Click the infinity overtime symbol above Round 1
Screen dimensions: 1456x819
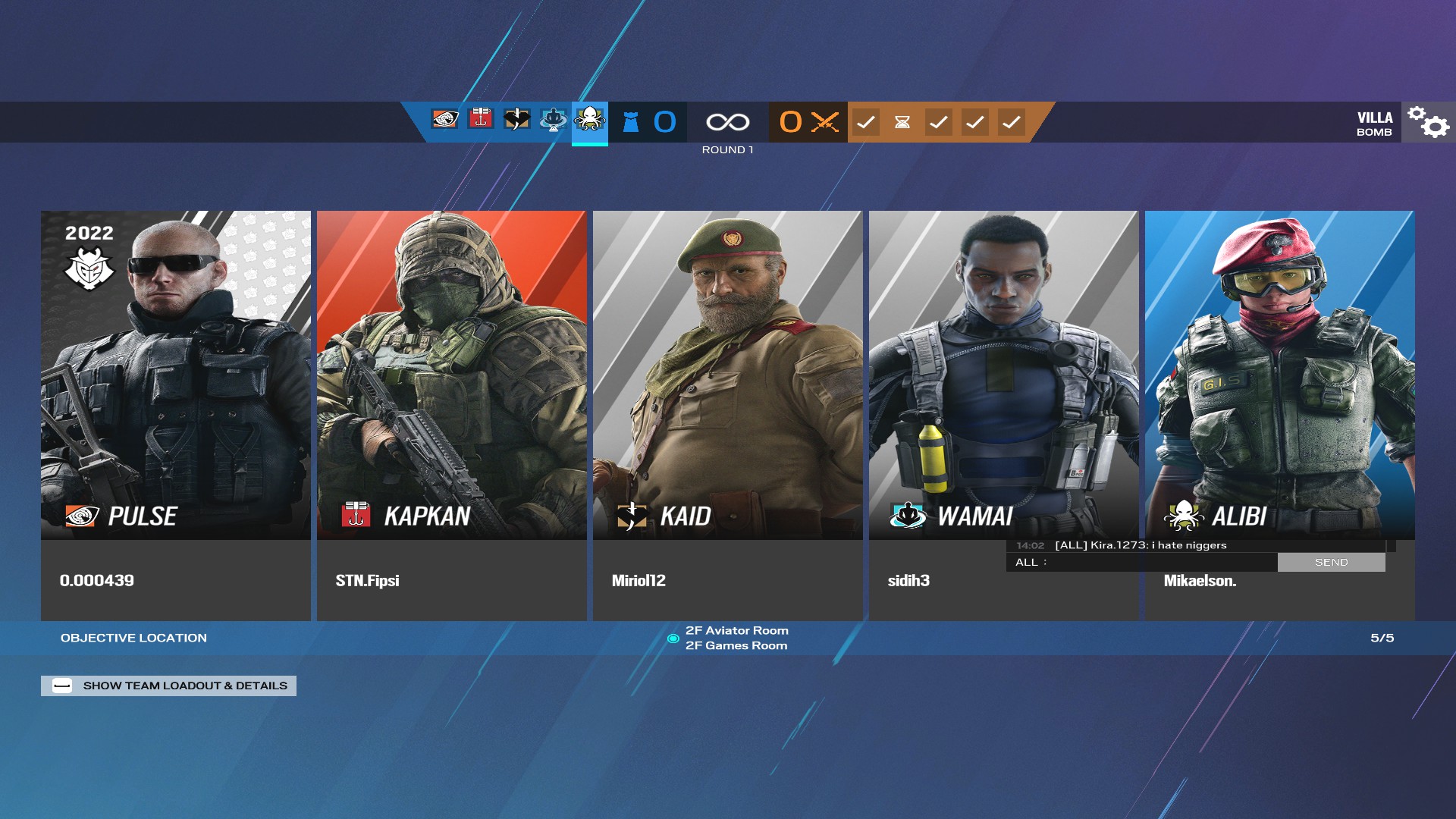point(727,121)
